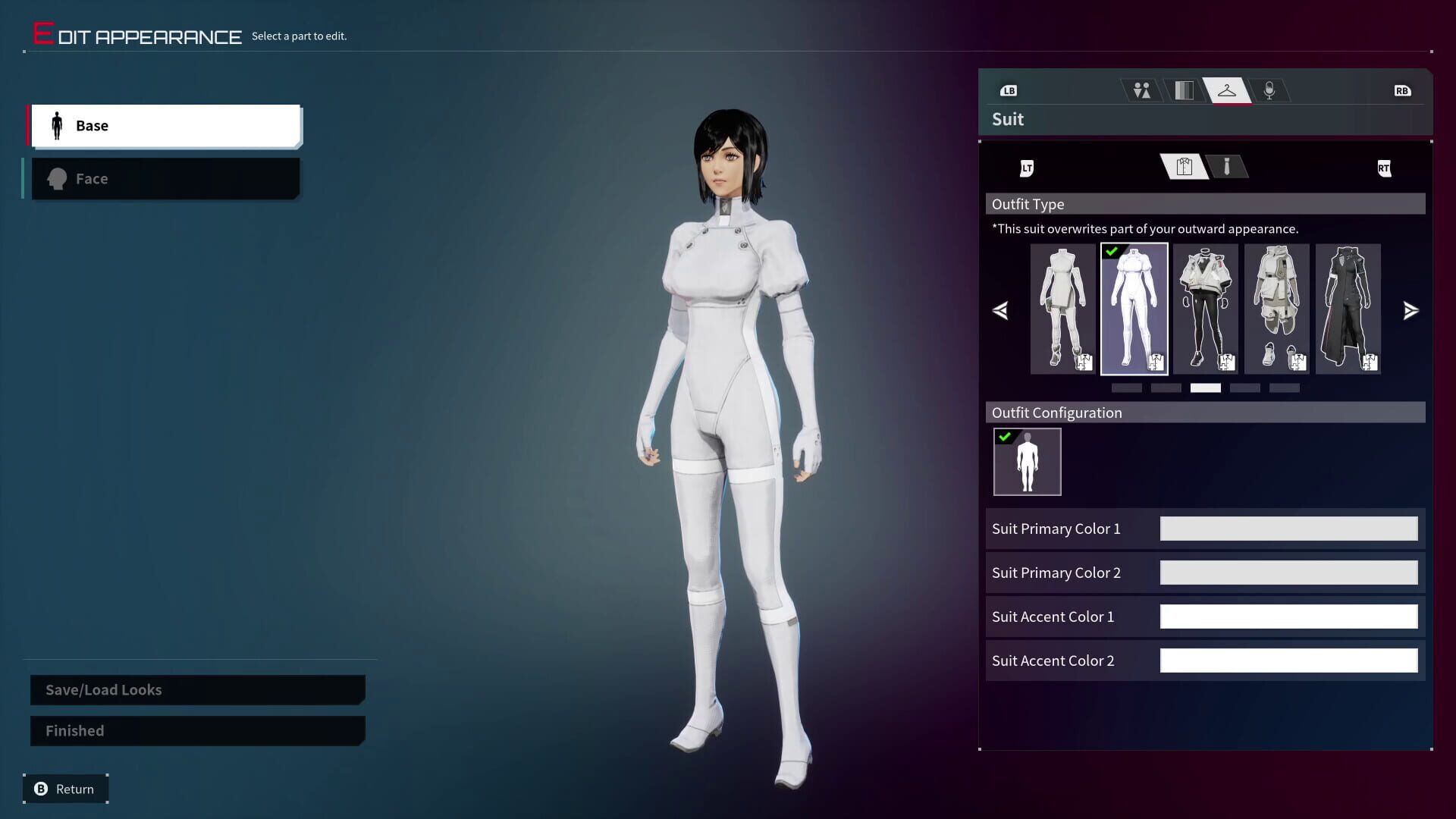Select the black coat outfit thumbnail
Image resolution: width=1456 pixels, height=819 pixels.
point(1348,309)
